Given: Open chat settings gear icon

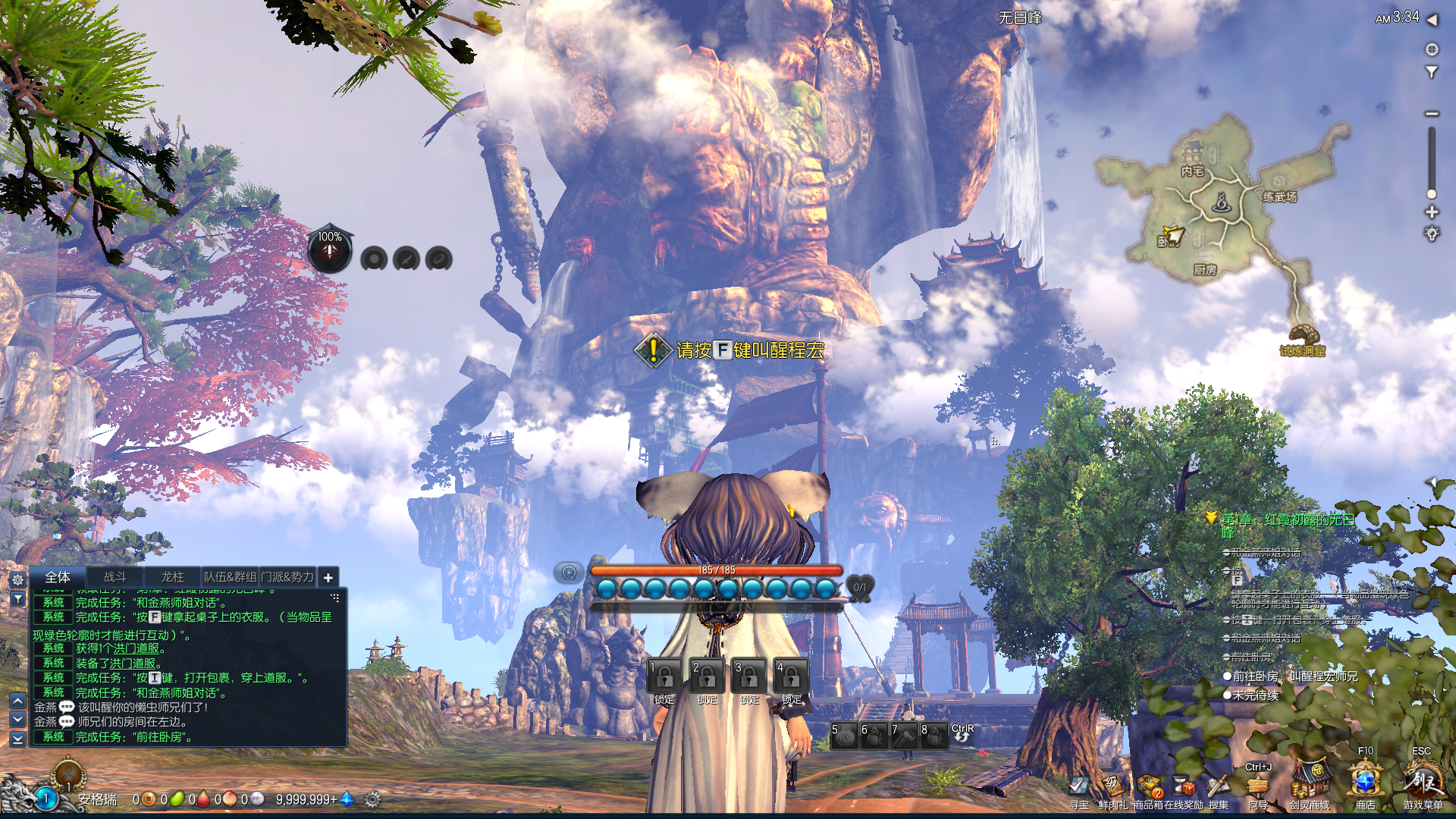Looking at the screenshot, I should (x=18, y=579).
